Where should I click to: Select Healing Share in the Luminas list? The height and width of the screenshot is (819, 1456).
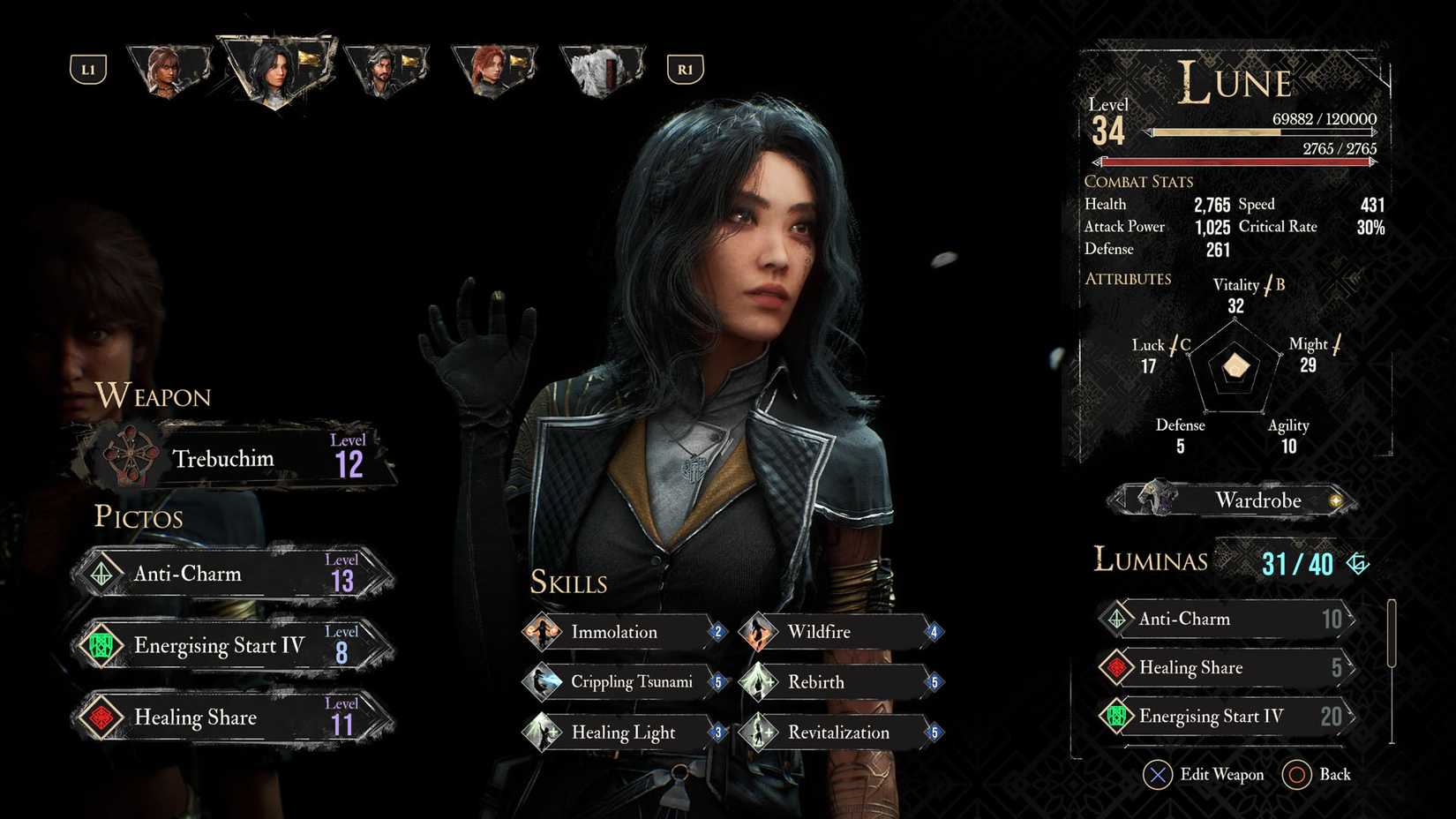(1227, 668)
